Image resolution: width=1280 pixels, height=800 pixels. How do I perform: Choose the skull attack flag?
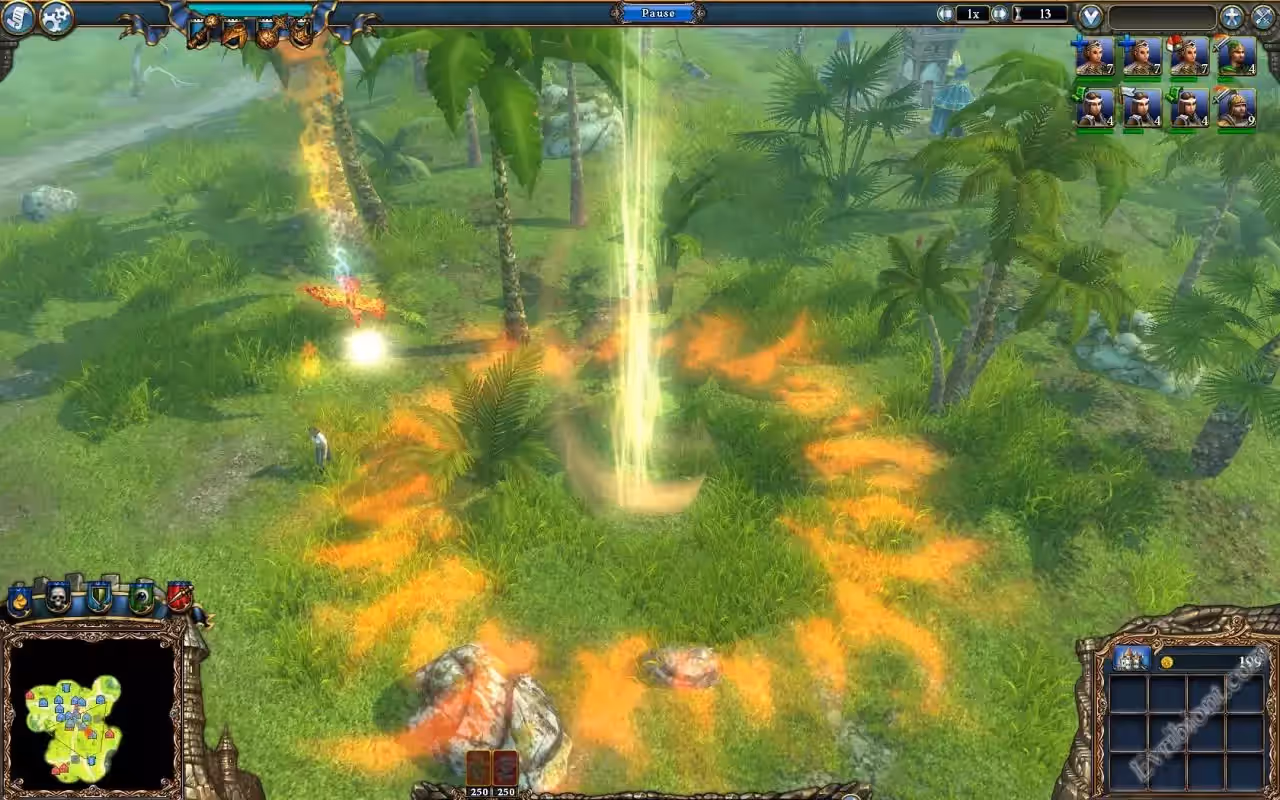click(59, 598)
